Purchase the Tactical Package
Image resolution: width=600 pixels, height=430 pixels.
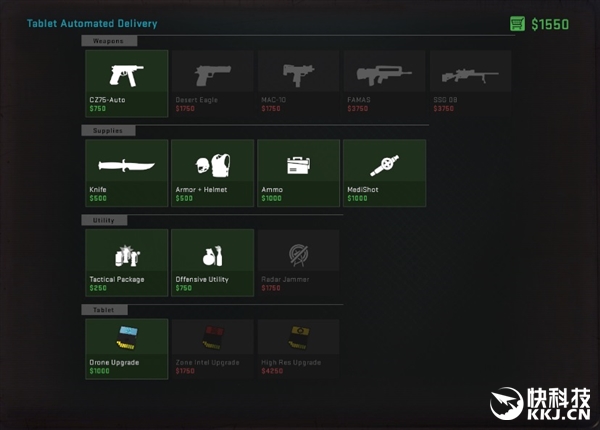point(126,262)
